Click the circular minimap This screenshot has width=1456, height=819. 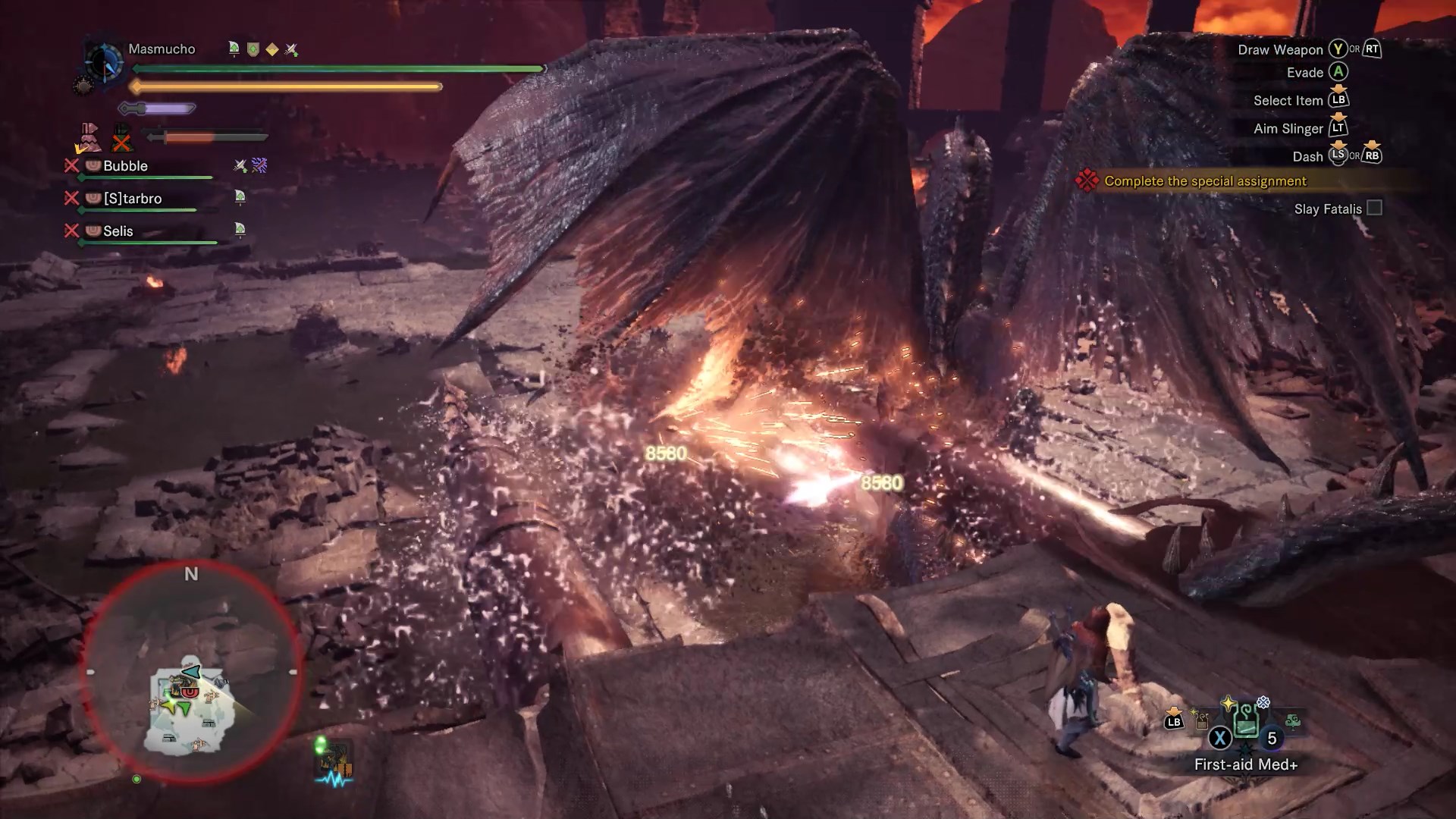coord(193,674)
